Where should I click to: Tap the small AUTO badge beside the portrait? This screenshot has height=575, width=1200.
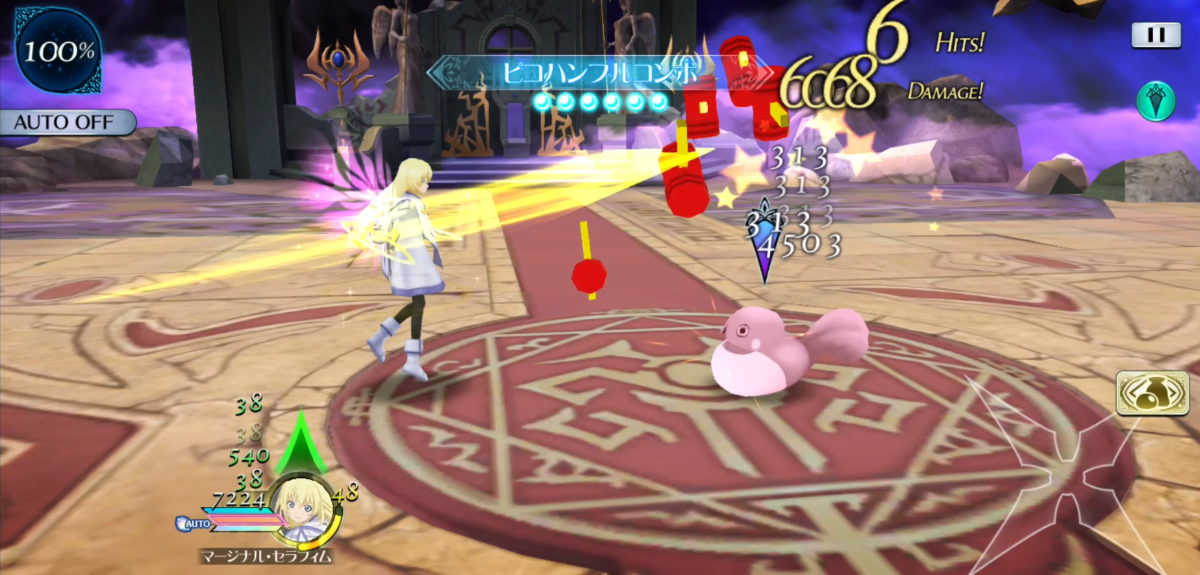(194, 522)
